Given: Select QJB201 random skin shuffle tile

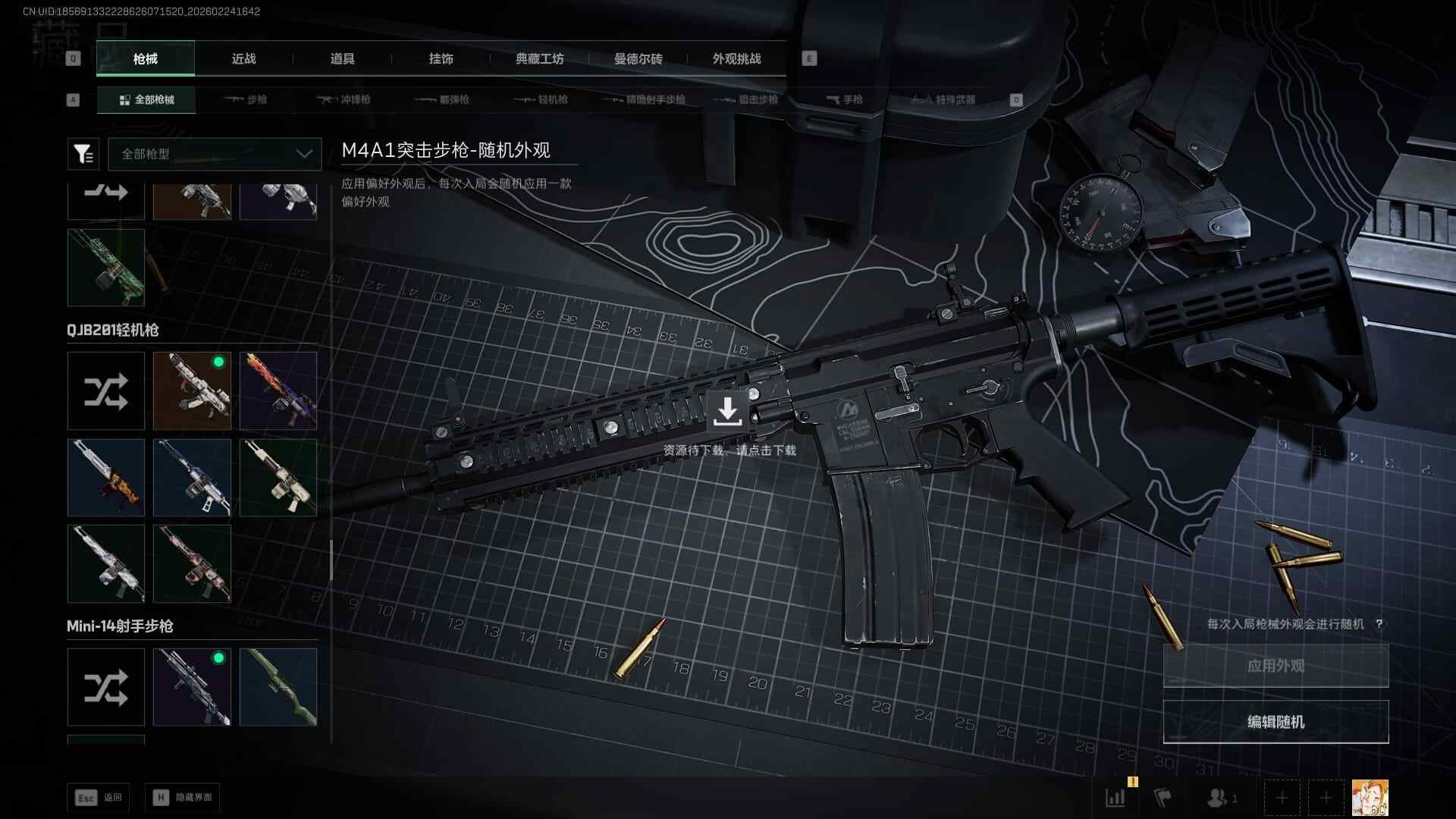Looking at the screenshot, I should (x=105, y=391).
